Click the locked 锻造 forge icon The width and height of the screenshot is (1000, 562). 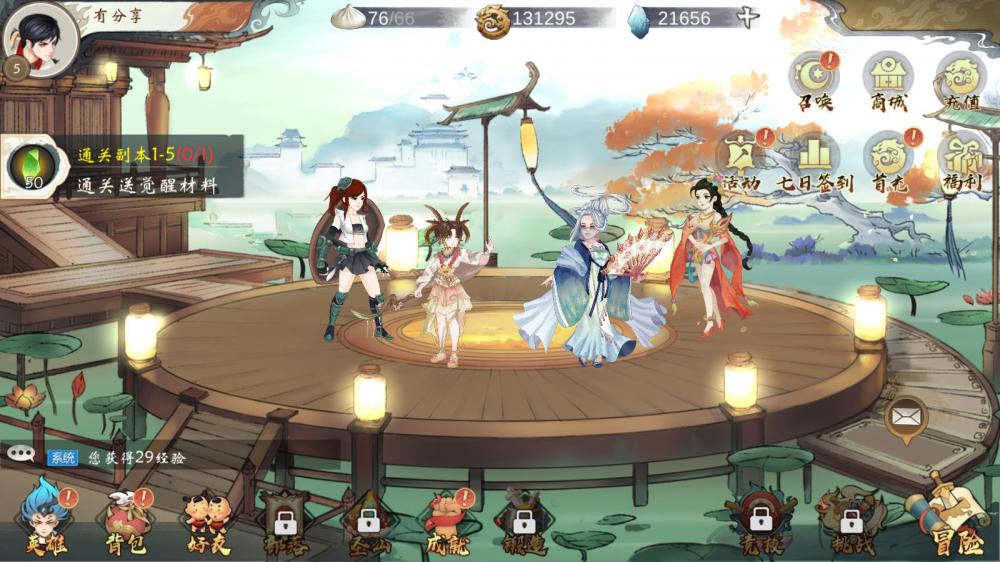click(523, 520)
